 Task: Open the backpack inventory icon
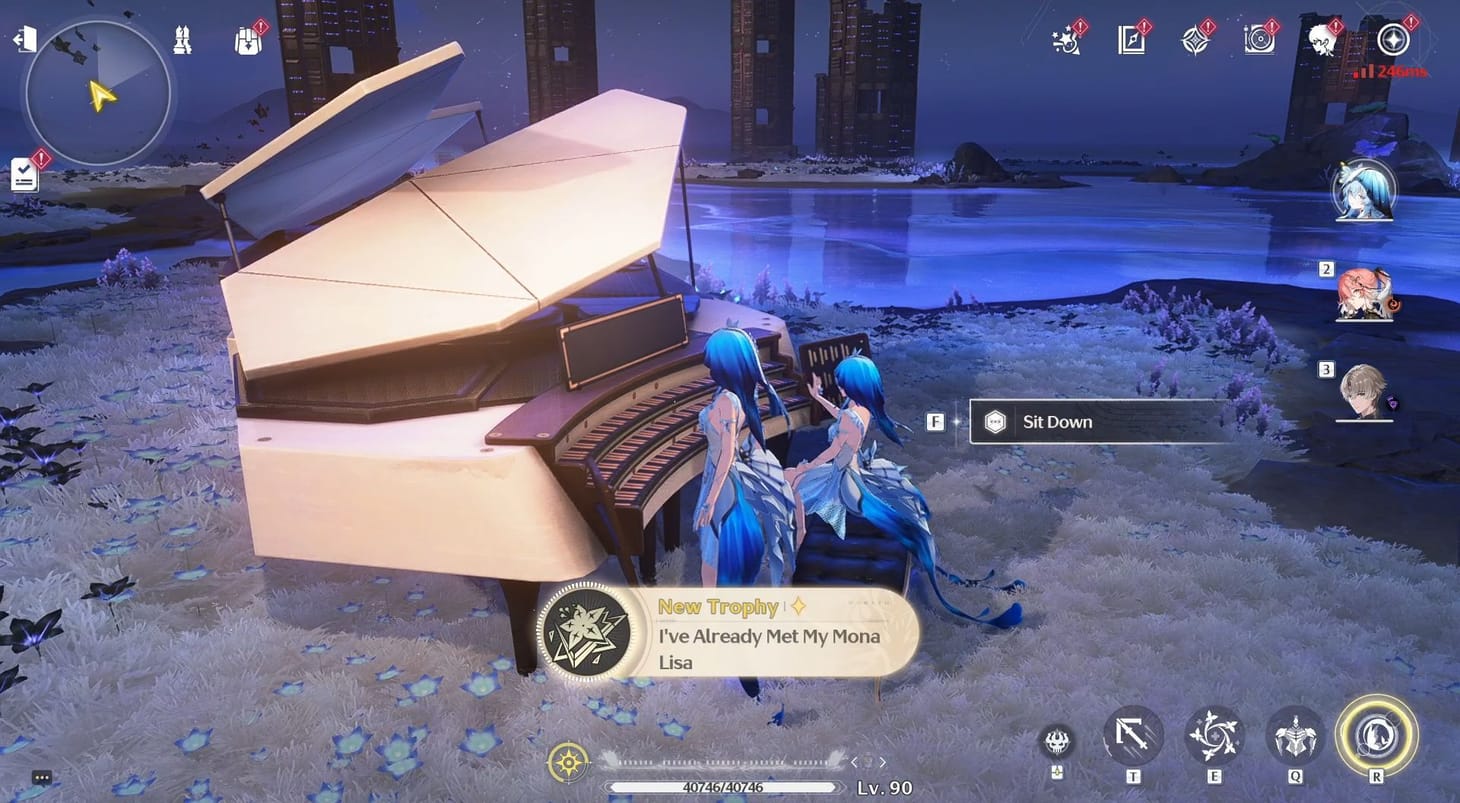point(248,39)
